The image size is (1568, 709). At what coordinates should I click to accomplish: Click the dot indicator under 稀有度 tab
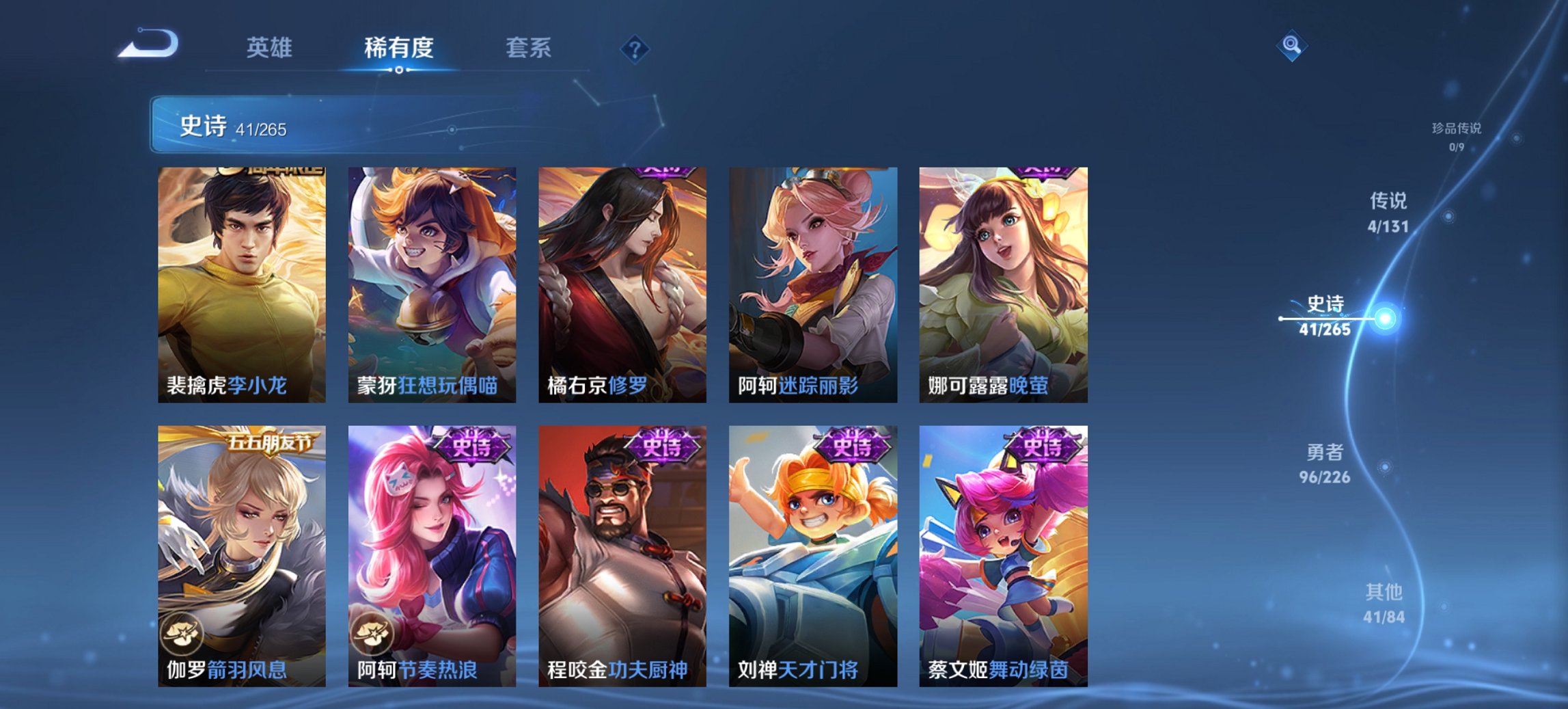tap(398, 69)
